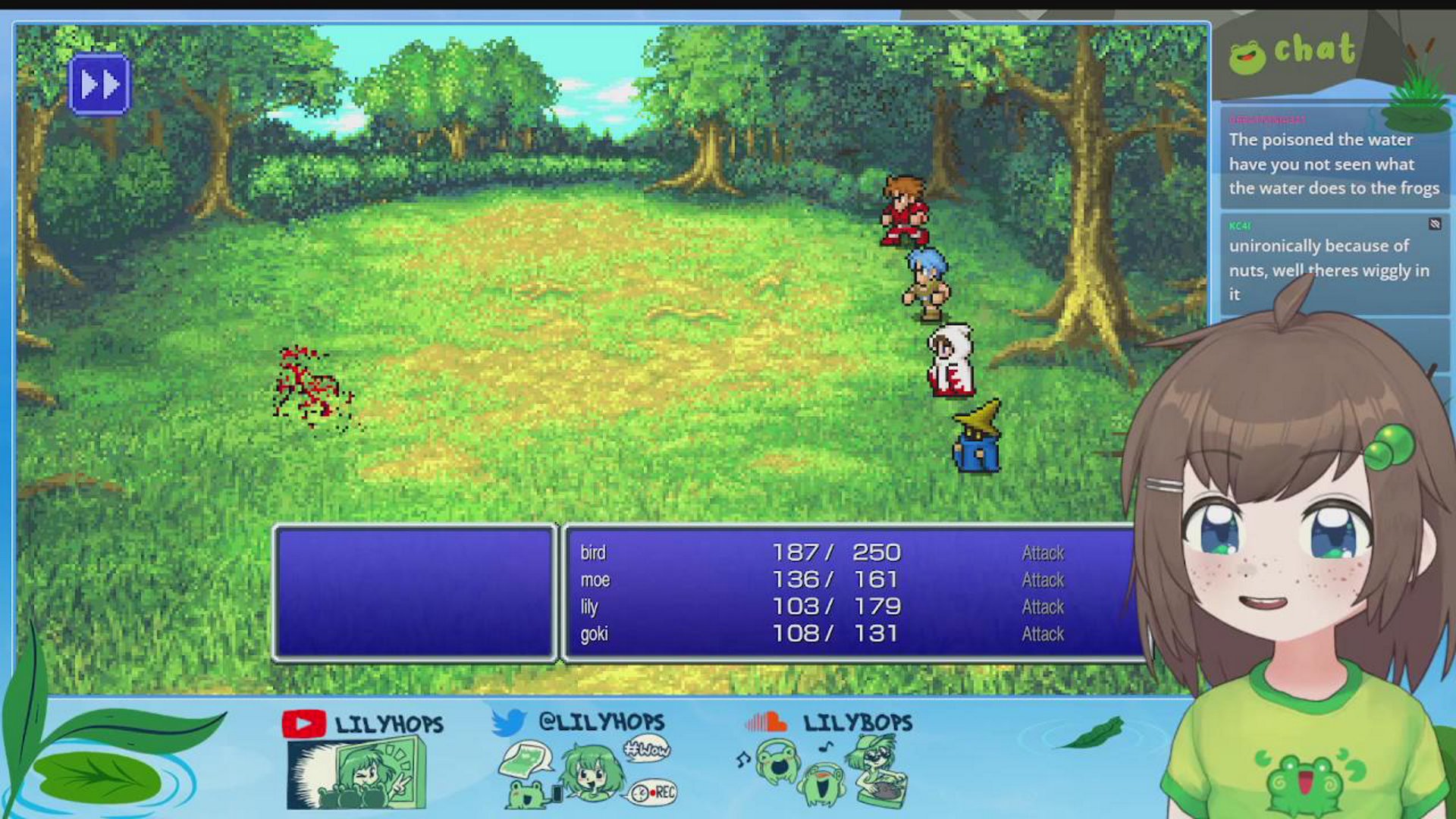The height and width of the screenshot is (819, 1456).
Task: Choose Attack for the character lily
Action: pyautogui.click(x=1042, y=607)
